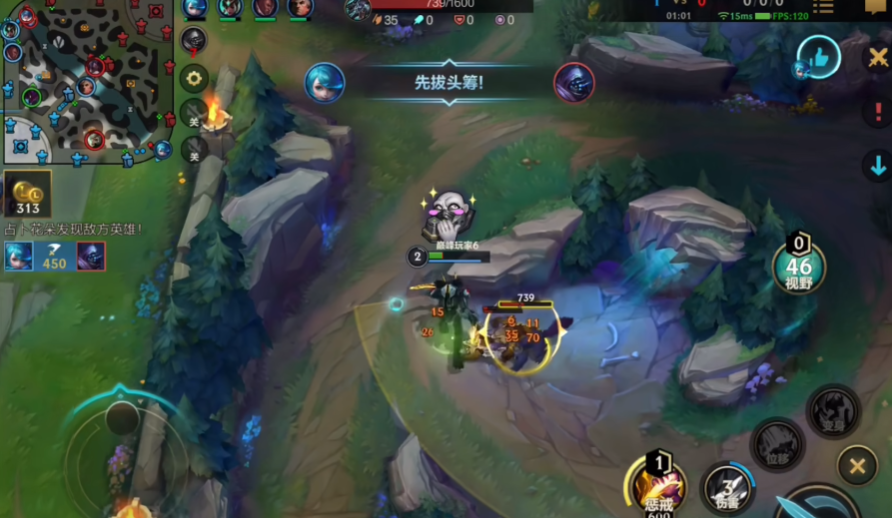Tap the basic attack button

pos(820,502)
